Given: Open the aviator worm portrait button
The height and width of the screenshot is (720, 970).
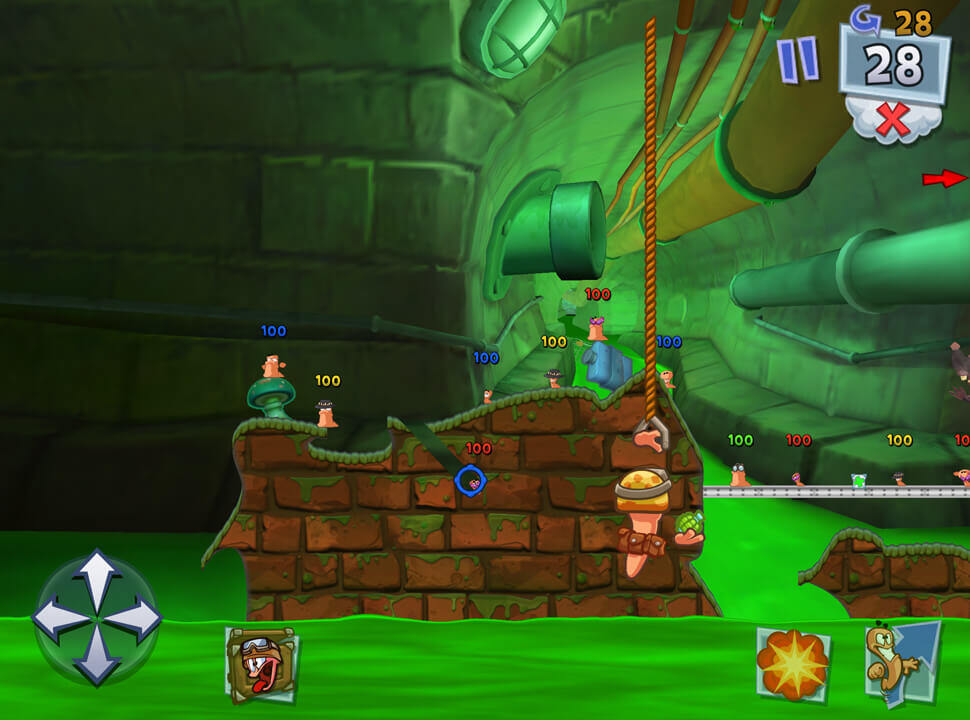Looking at the screenshot, I should click(261, 664).
